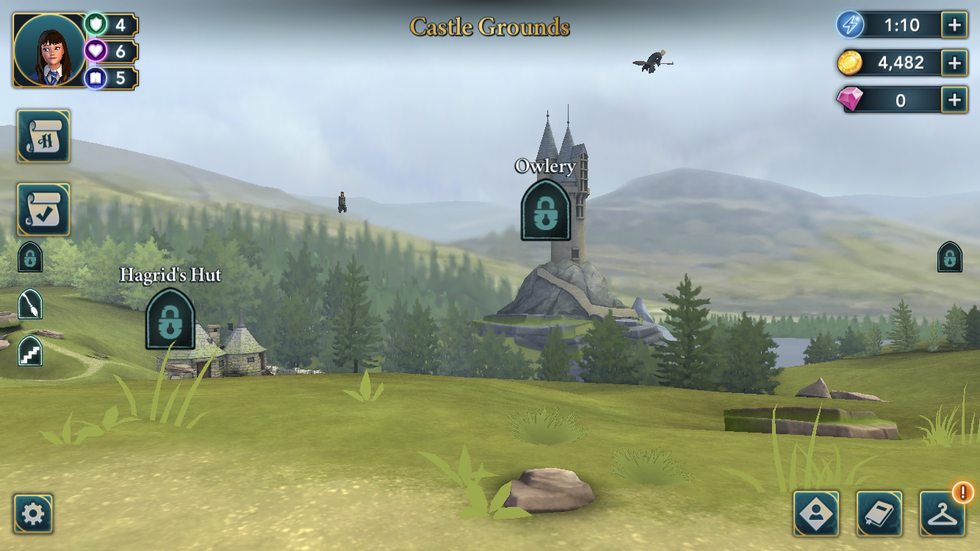This screenshot has height=551, width=980.
Task: Tap the staircase navigation icon
Action: tap(30, 350)
